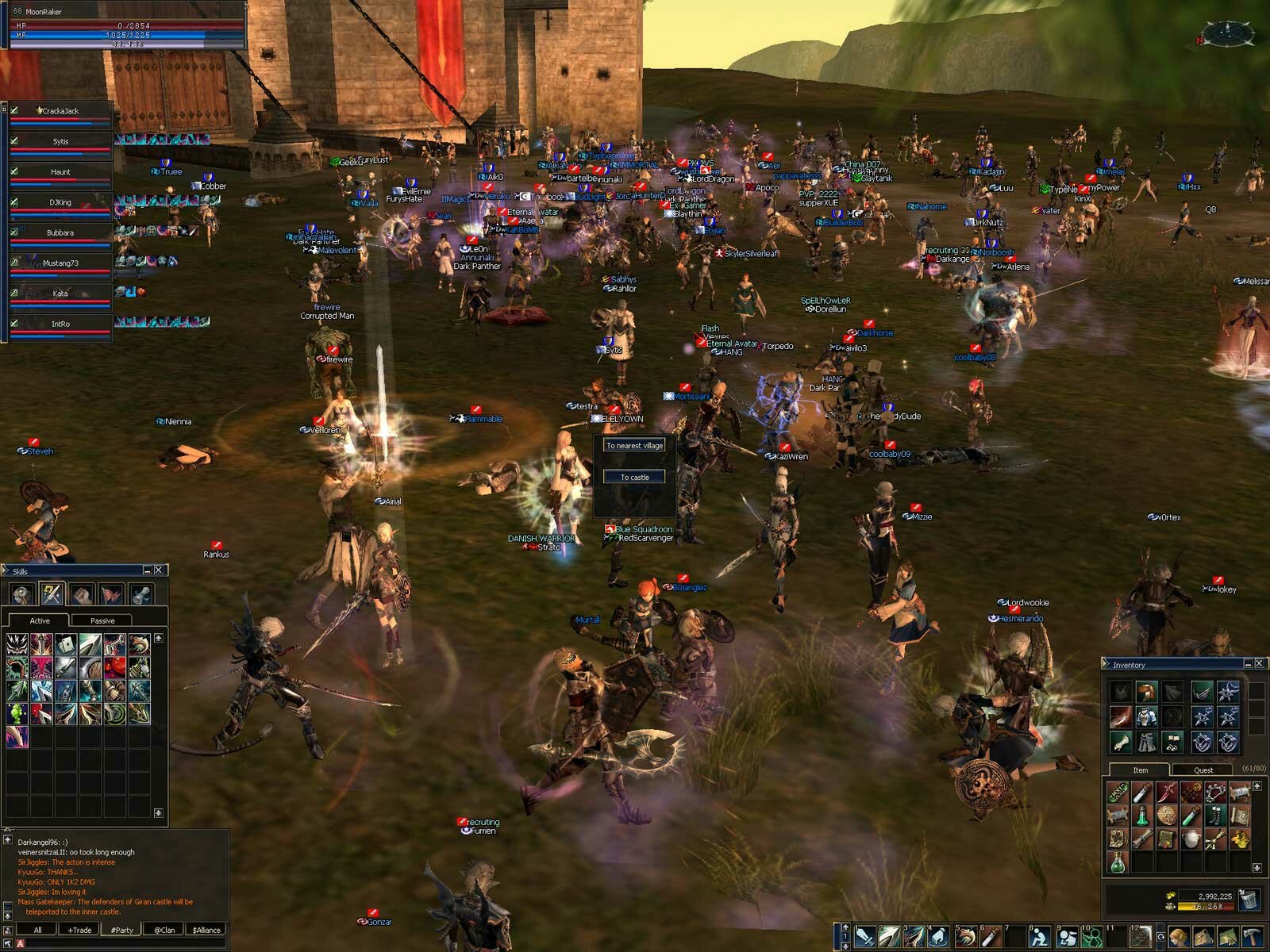Image resolution: width=1270 pixels, height=952 pixels.
Task: Open the Quest tab in Inventory
Action: point(1203,770)
